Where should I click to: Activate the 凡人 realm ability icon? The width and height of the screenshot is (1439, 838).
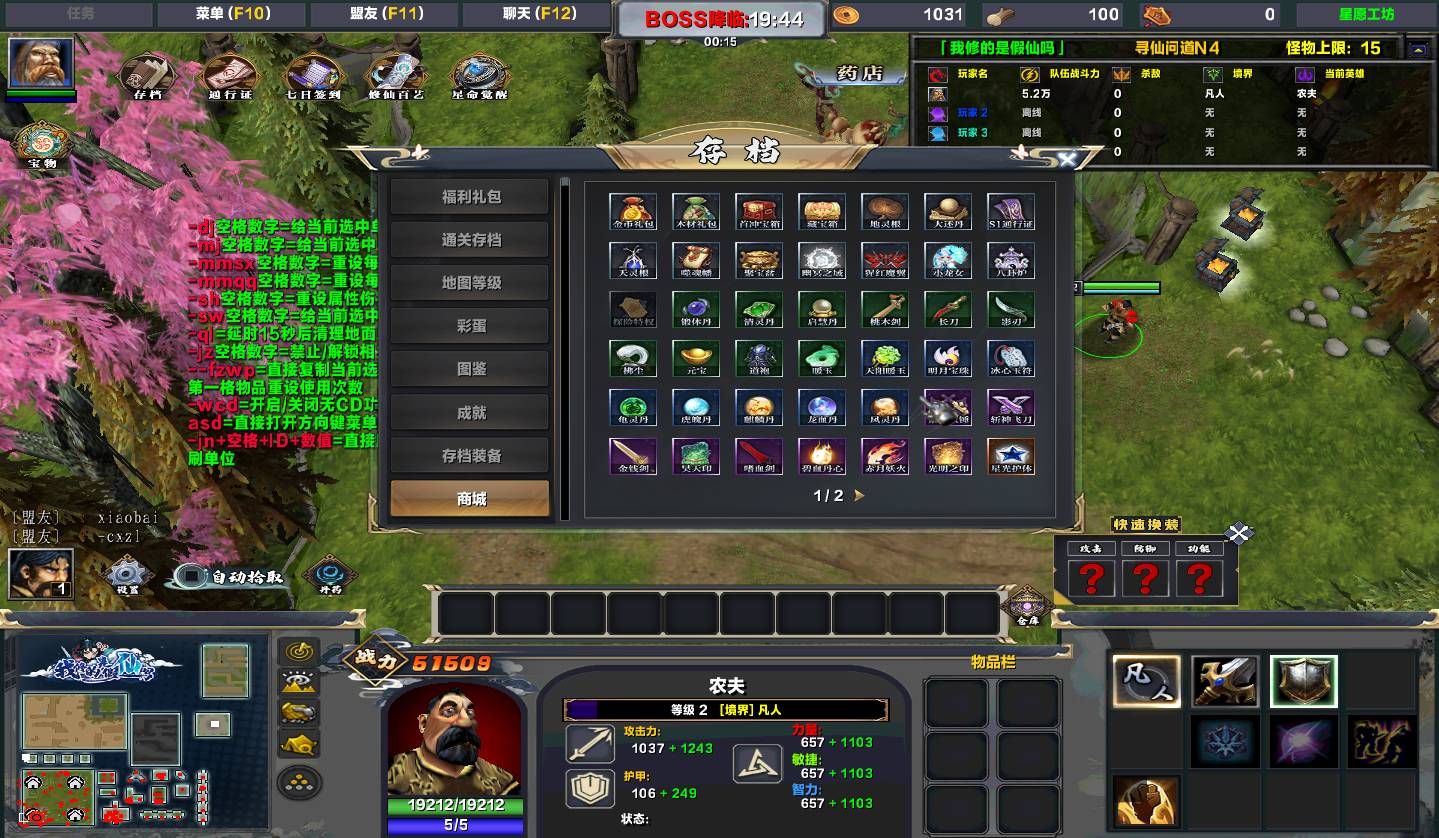click(1146, 682)
